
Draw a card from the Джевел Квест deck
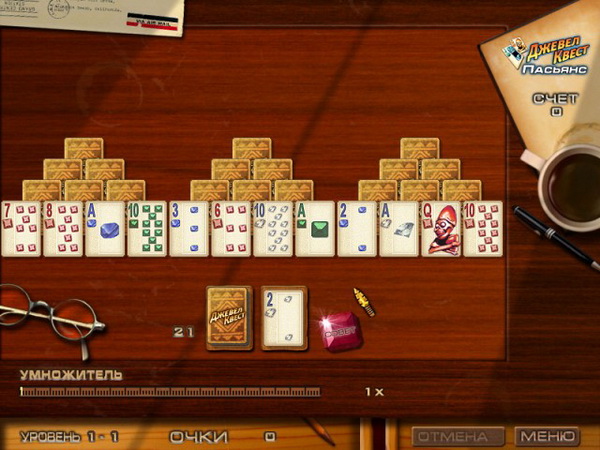click(x=229, y=318)
